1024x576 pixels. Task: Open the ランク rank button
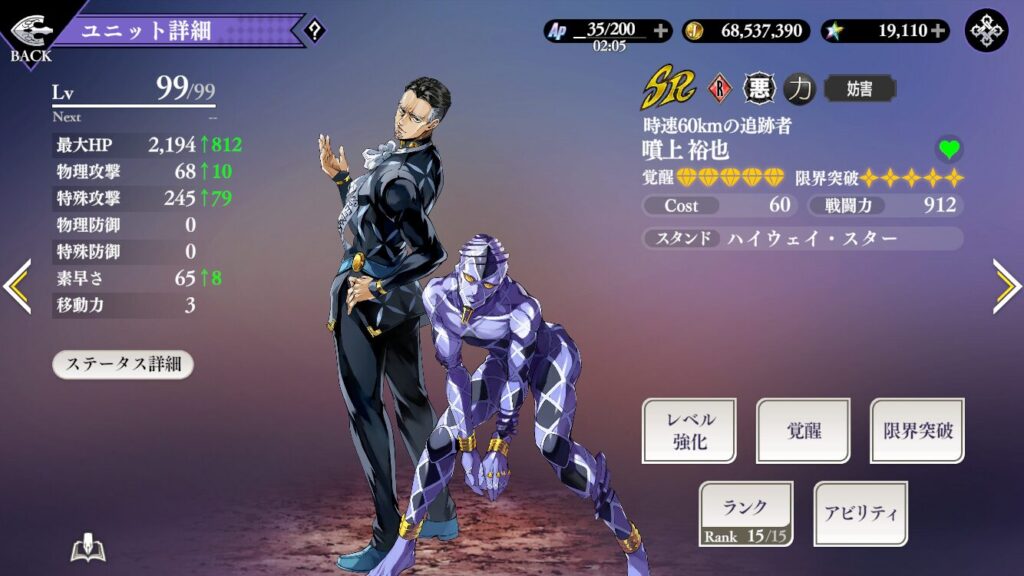[745, 513]
